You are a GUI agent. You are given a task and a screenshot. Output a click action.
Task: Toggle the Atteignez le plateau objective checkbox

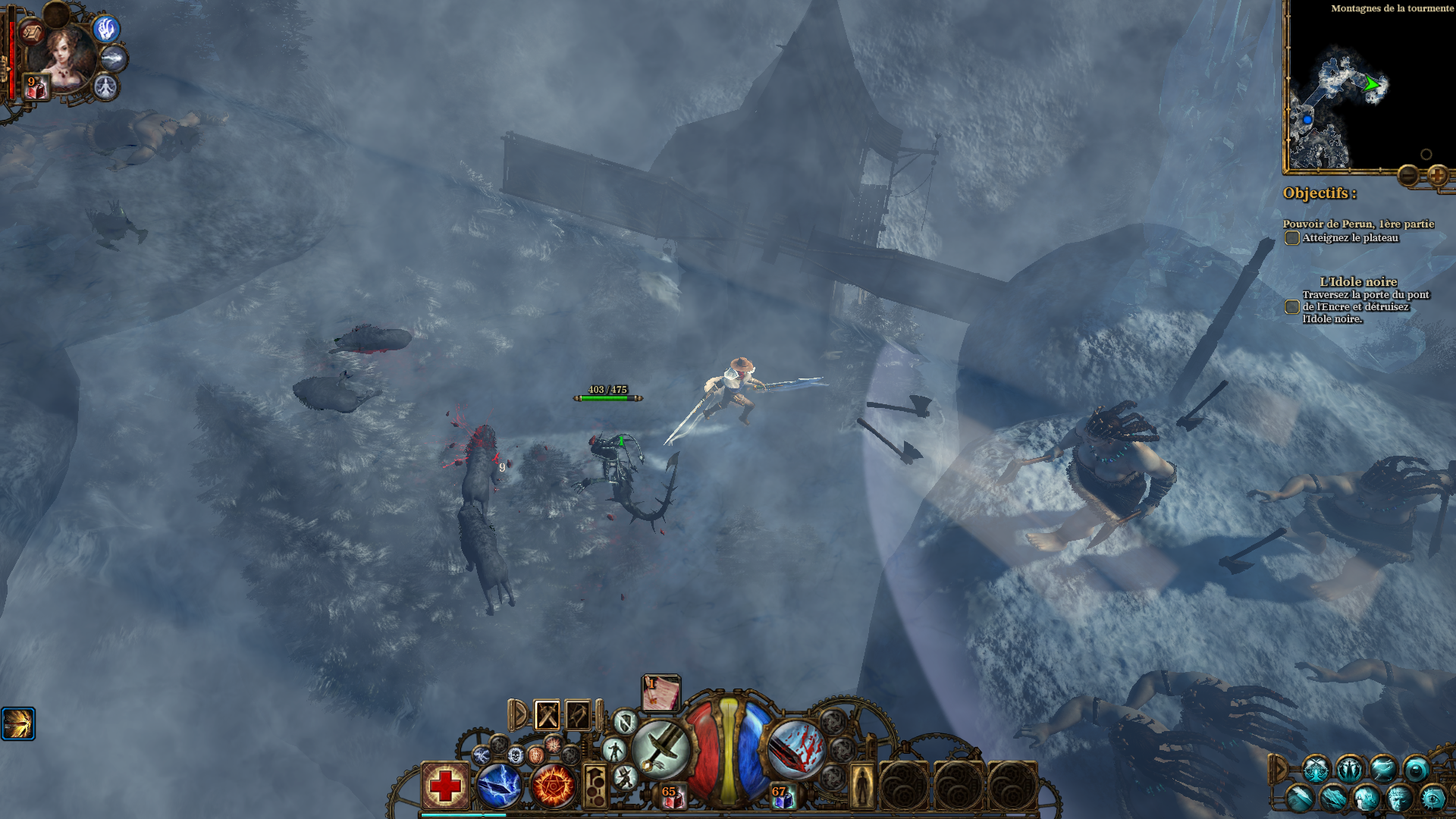(1292, 238)
